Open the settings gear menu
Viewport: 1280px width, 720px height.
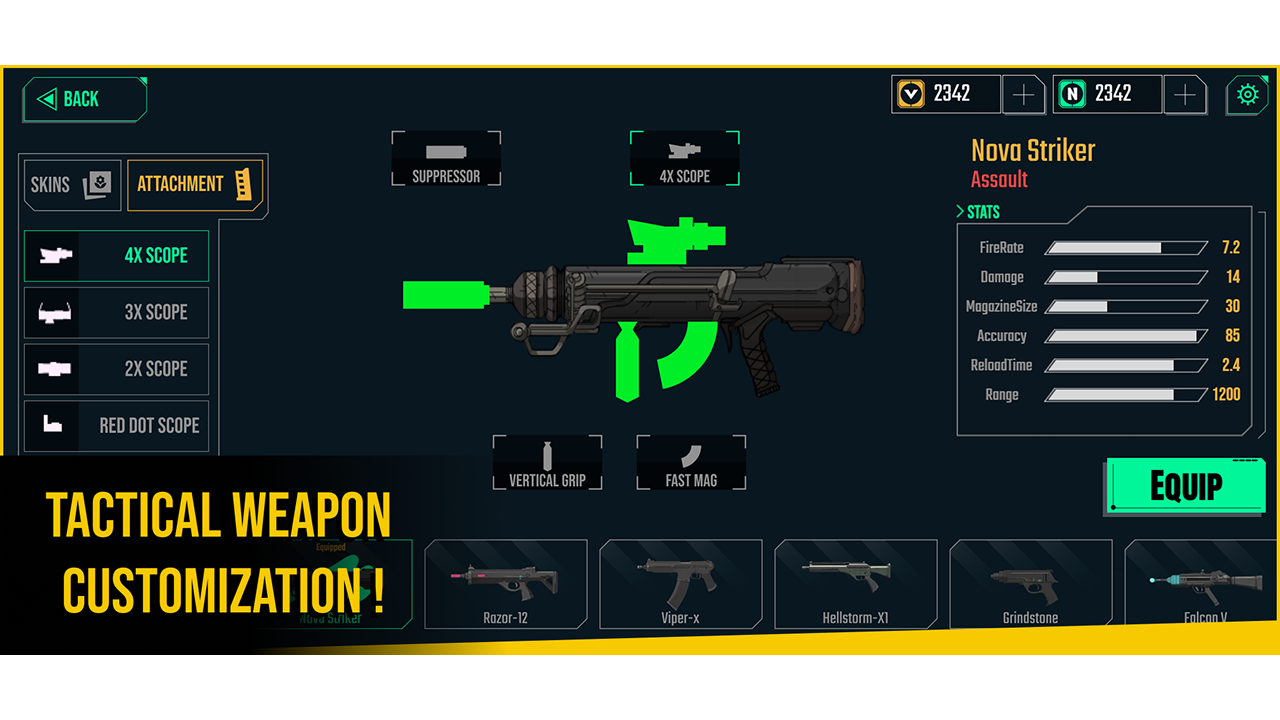pyautogui.click(x=1247, y=94)
